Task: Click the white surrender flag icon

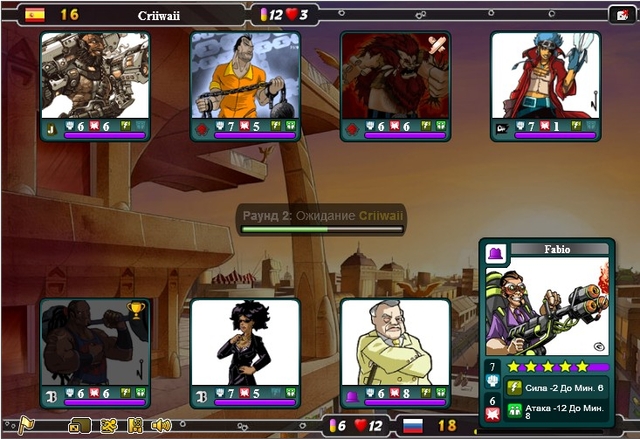Action: pyautogui.click(x=25, y=425)
